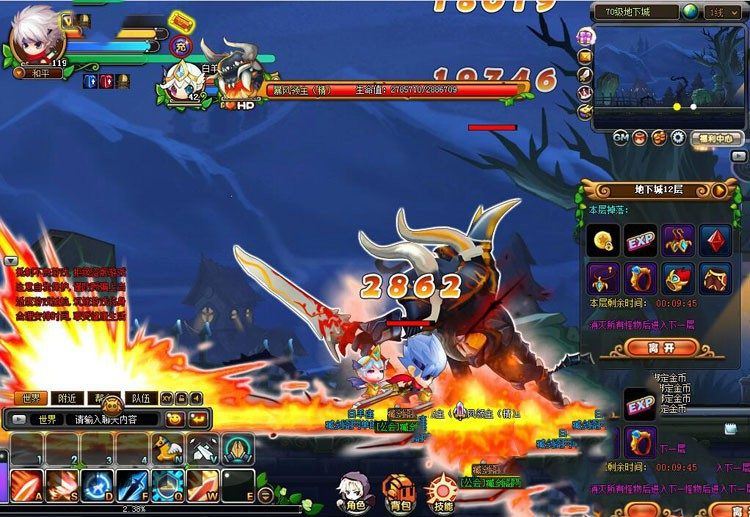Click the chat message input field
This screenshot has width=750, height=517.
pos(110,419)
